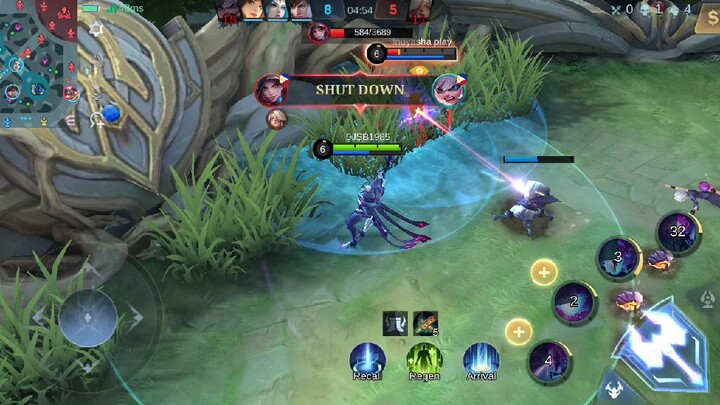This screenshot has height=405, width=720.
Task: Tap the skill showing cooldown 4
Action: 548,360
